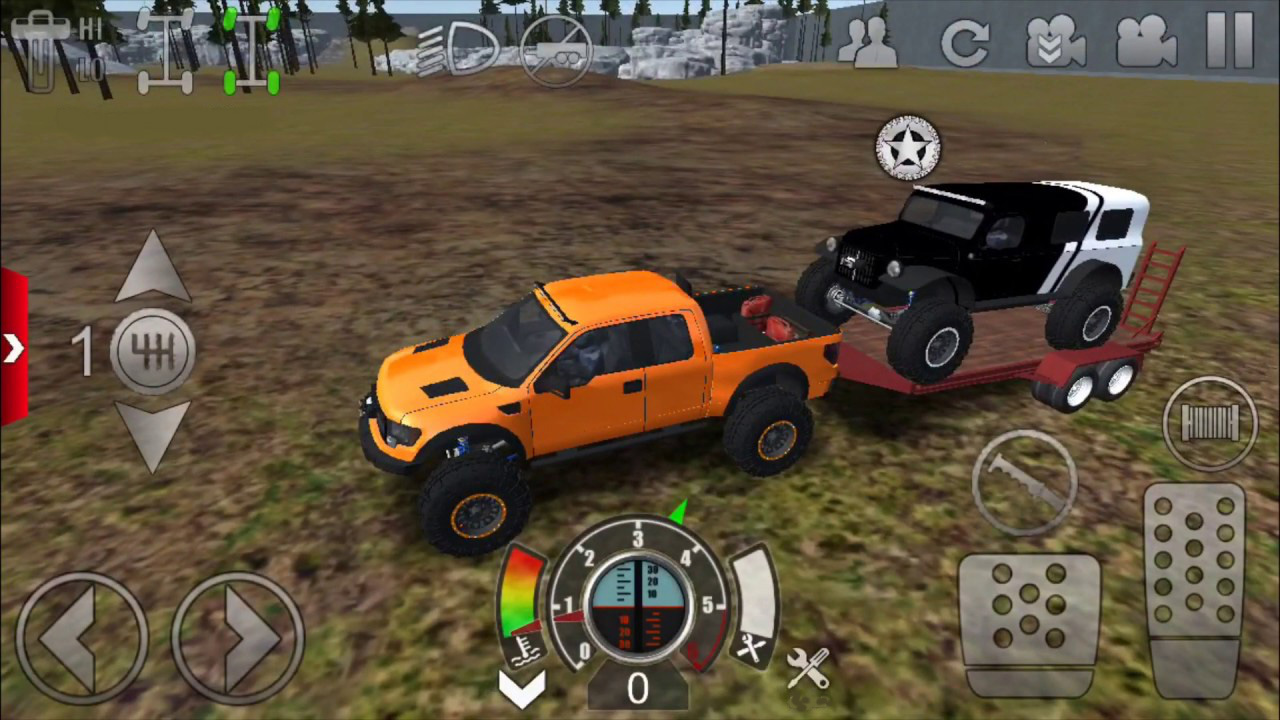
Task: Click the engine temperature gauge slider
Action: coord(520,590)
